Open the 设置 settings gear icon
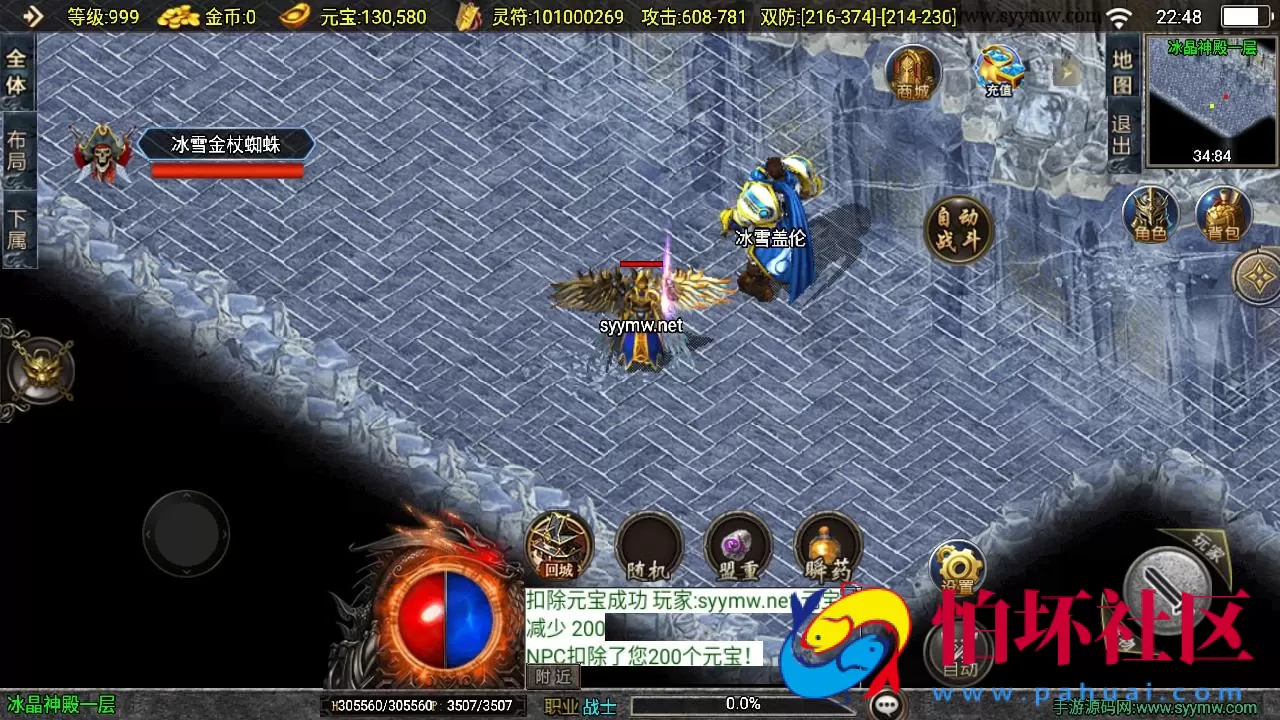The width and height of the screenshot is (1280, 720). tap(957, 566)
